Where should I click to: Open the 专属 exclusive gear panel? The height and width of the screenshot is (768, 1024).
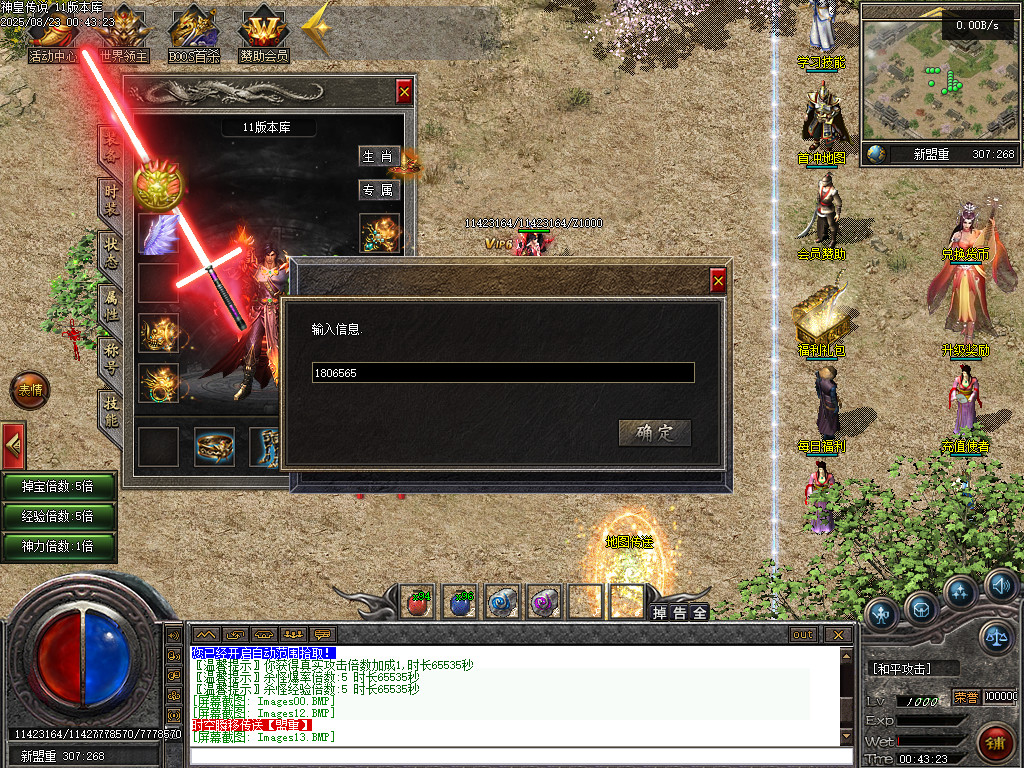[x=379, y=190]
